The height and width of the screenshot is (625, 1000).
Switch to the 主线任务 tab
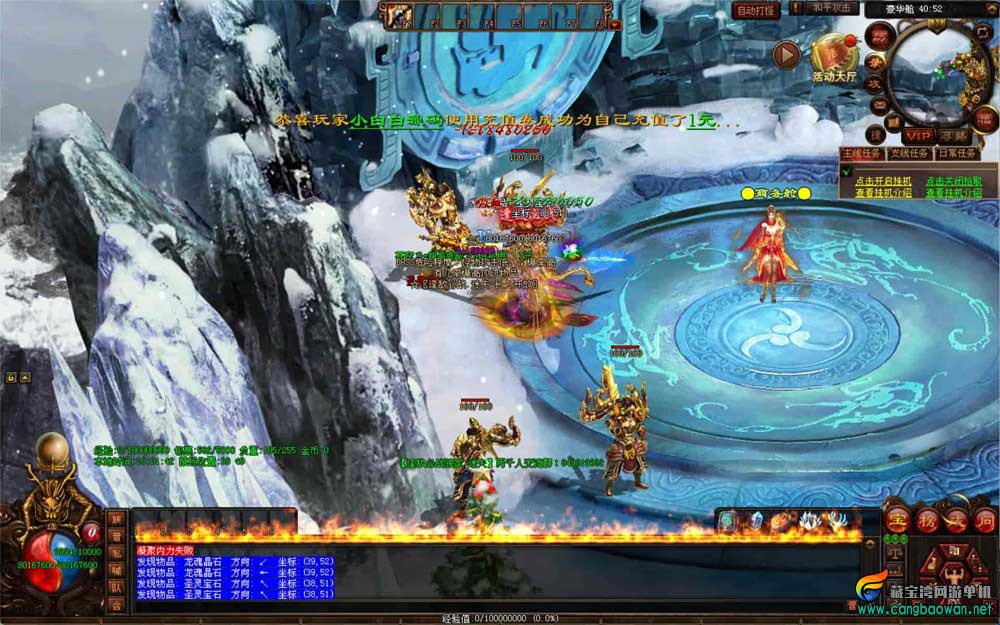pos(861,154)
